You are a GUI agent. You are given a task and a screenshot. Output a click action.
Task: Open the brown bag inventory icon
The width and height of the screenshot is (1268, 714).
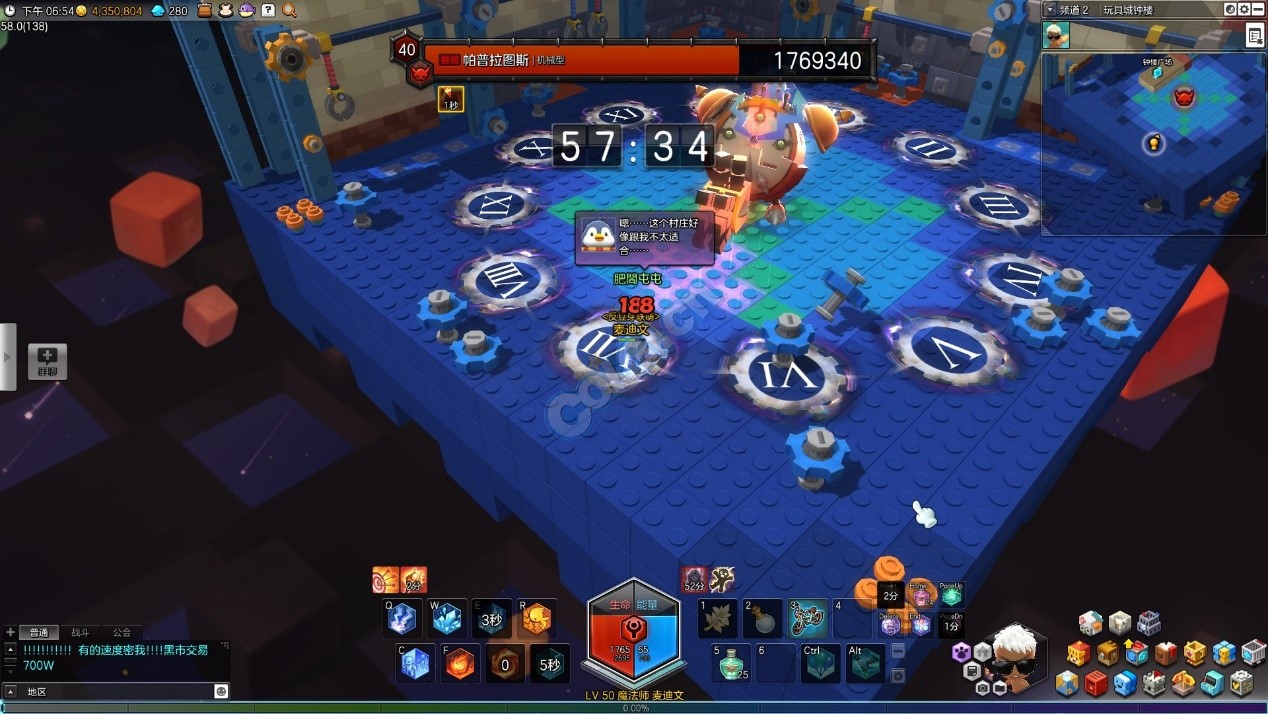[205, 10]
